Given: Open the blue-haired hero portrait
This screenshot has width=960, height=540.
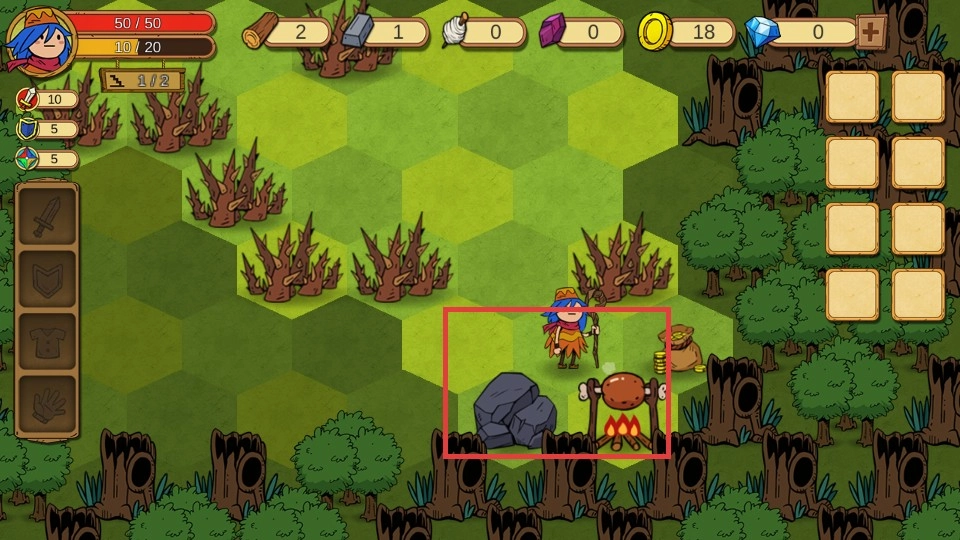Looking at the screenshot, I should [40, 40].
